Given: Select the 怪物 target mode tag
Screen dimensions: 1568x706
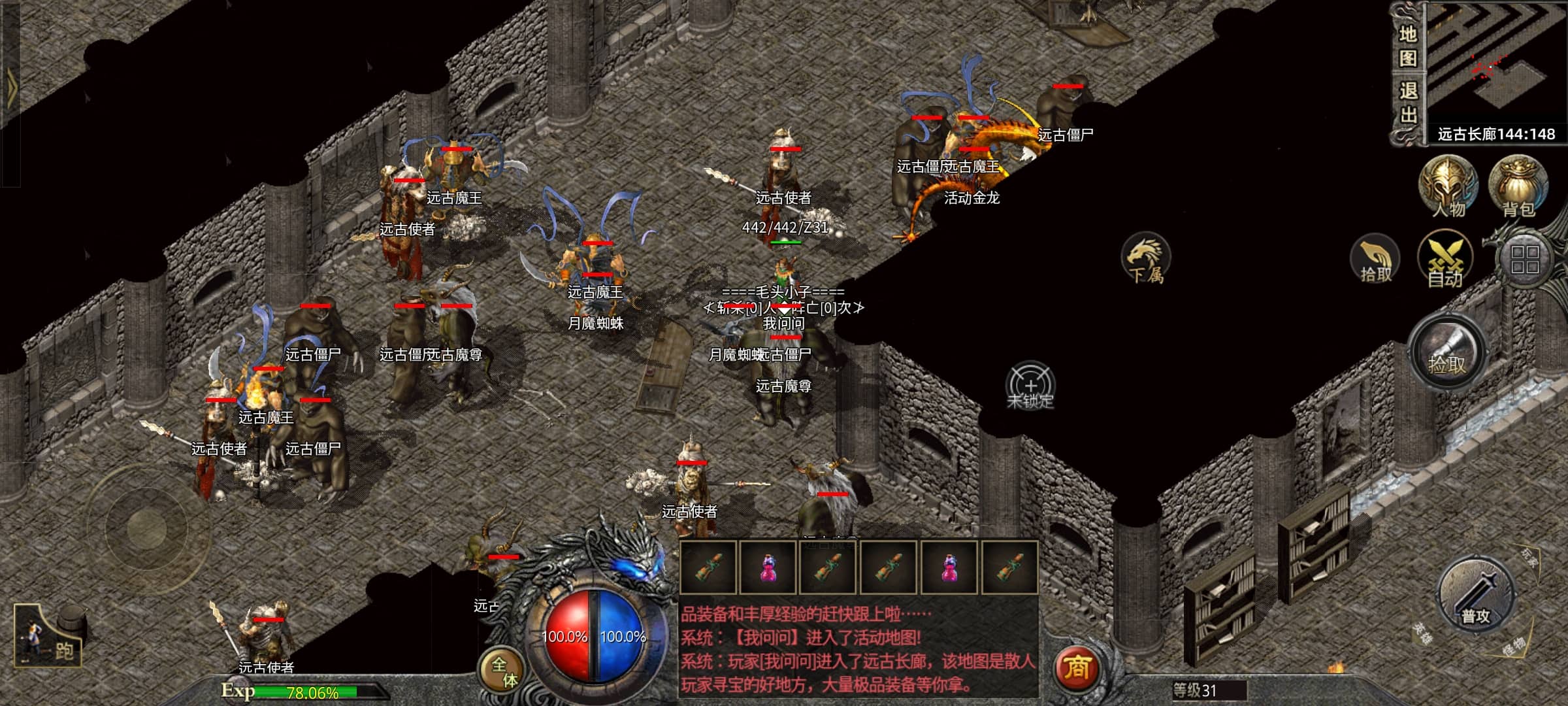Looking at the screenshot, I should tap(1513, 646).
